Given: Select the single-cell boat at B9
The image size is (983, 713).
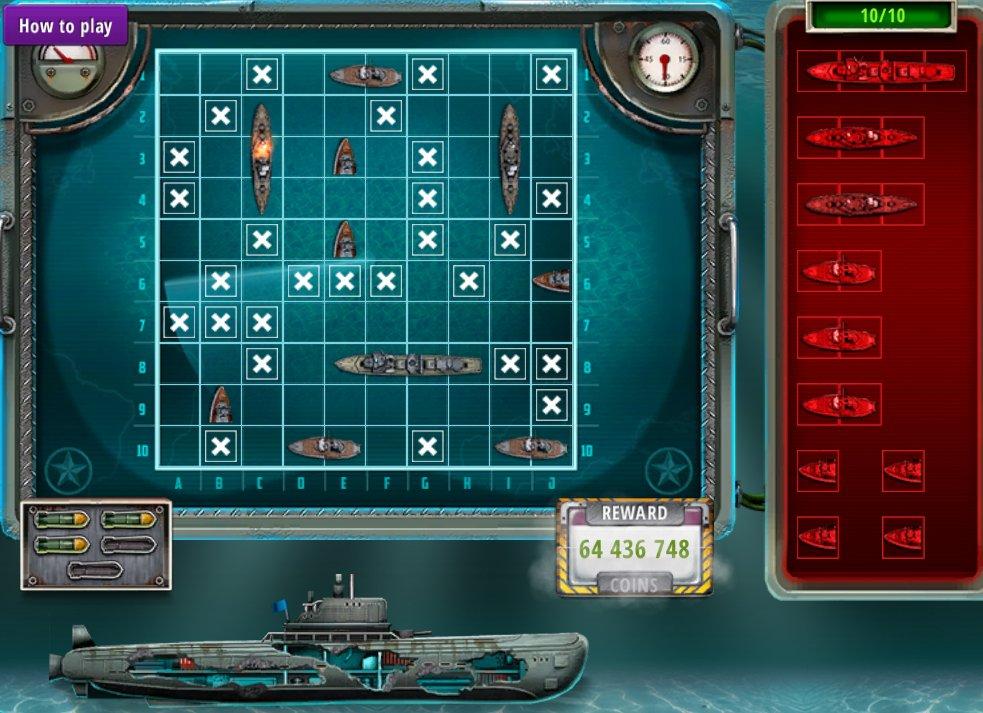Looking at the screenshot, I should coord(220,405).
